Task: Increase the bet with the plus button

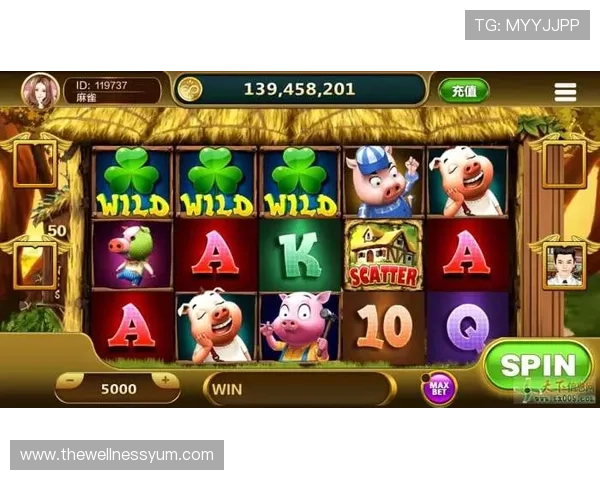Action: pos(163,381)
